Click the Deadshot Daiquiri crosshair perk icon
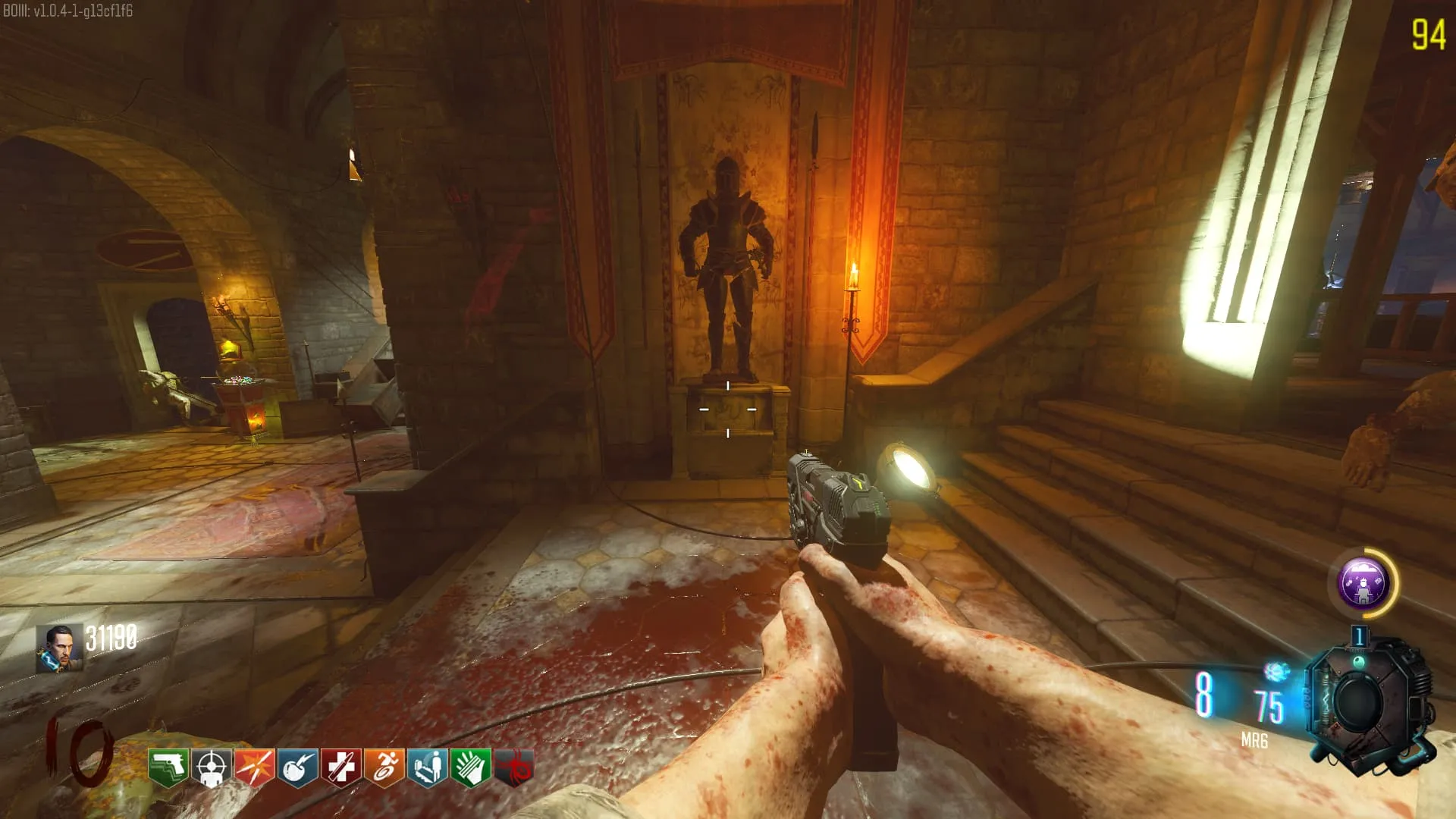The image size is (1456, 819). [x=212, y=767]
